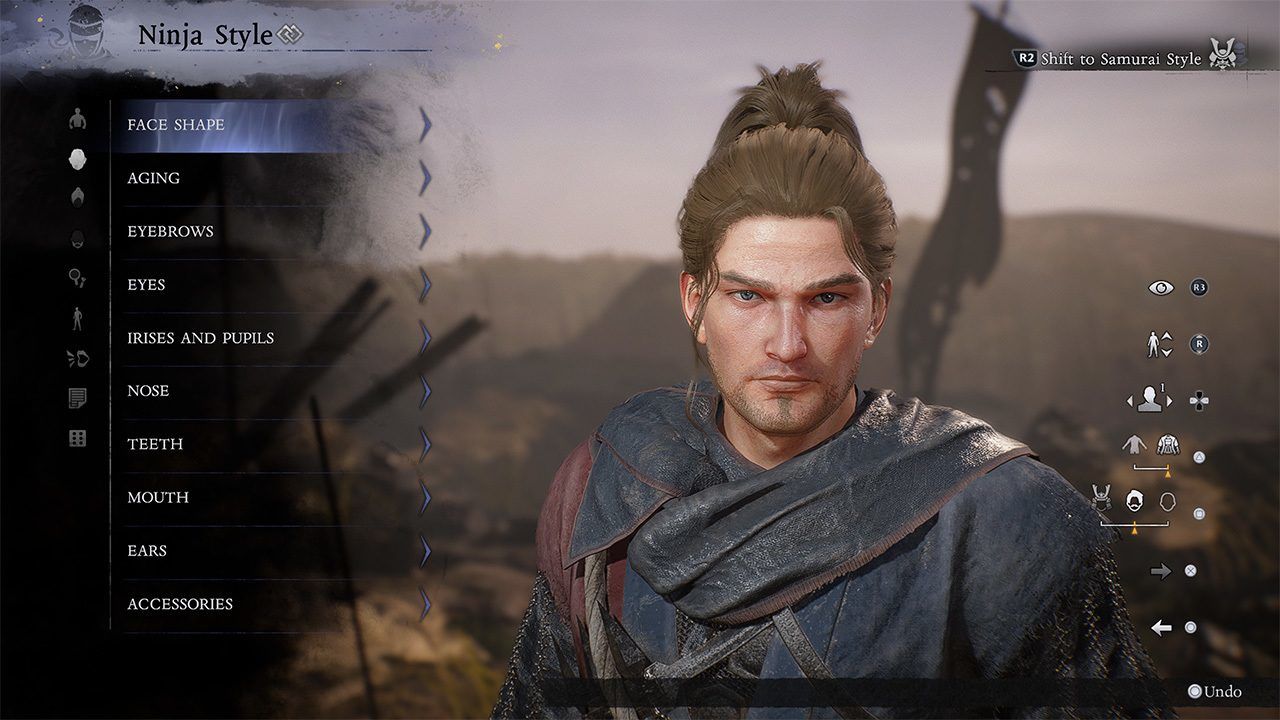Screen dimensions: 1280x720
Task: Open the face shape head icon
Action: coord(77,160)
